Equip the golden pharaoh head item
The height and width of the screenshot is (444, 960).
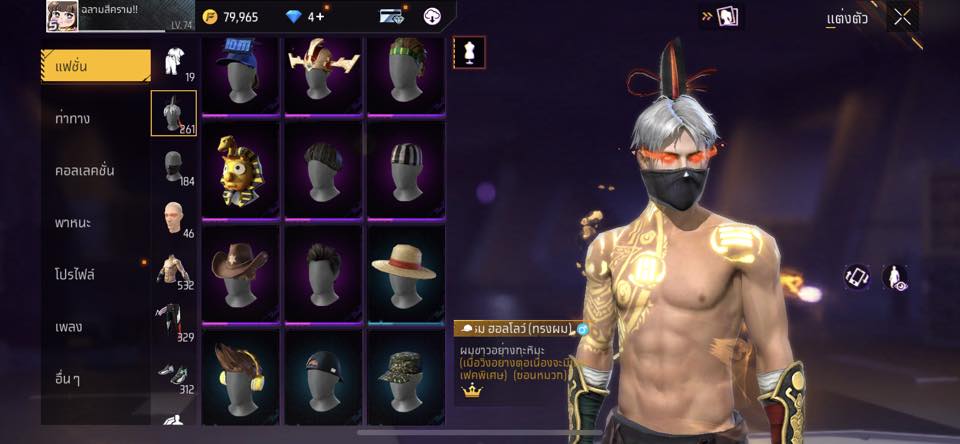[x=240, y=169]
